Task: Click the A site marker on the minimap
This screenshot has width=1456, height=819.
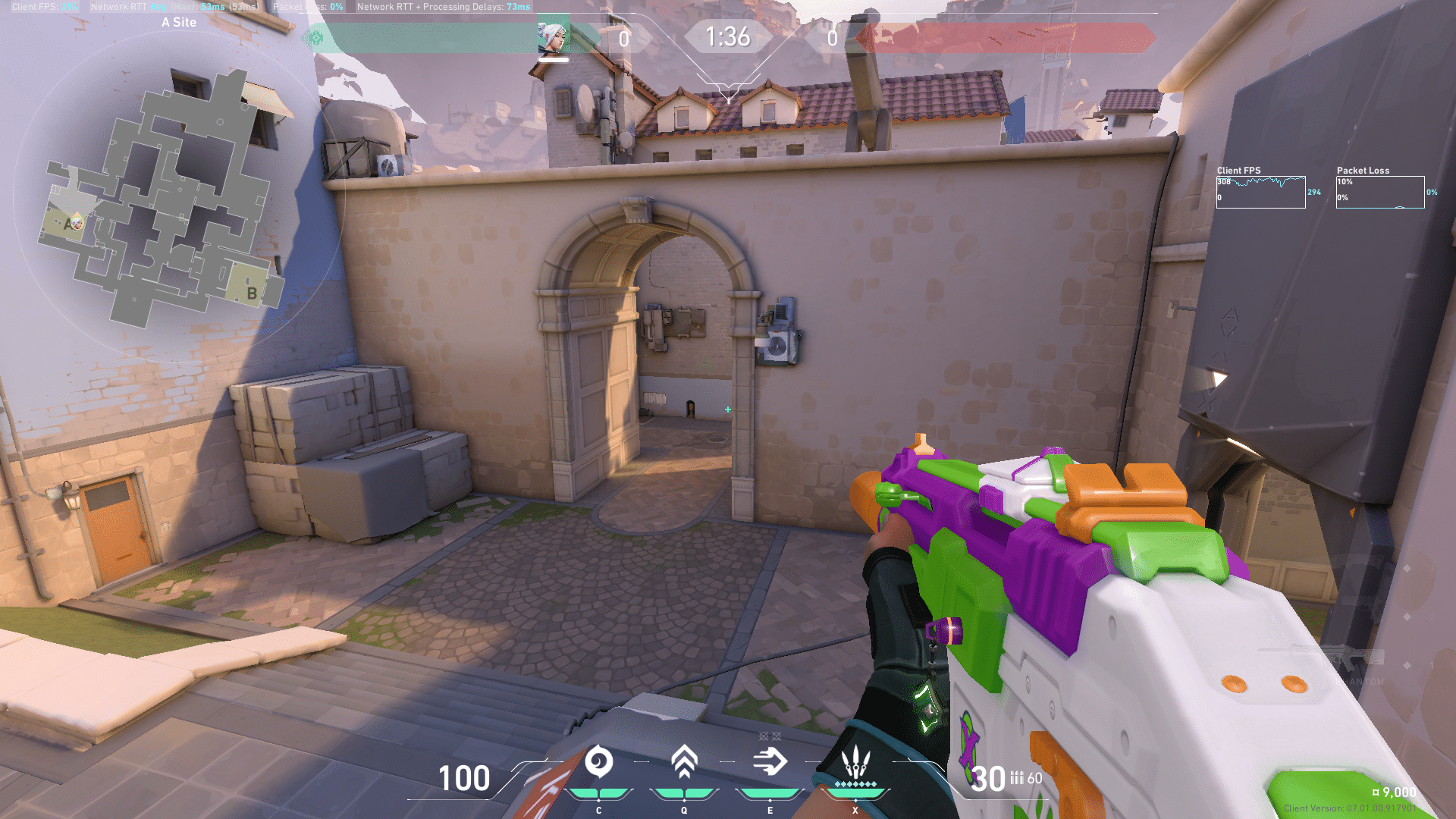Action: pyautogui.click(x=68, y=224)
